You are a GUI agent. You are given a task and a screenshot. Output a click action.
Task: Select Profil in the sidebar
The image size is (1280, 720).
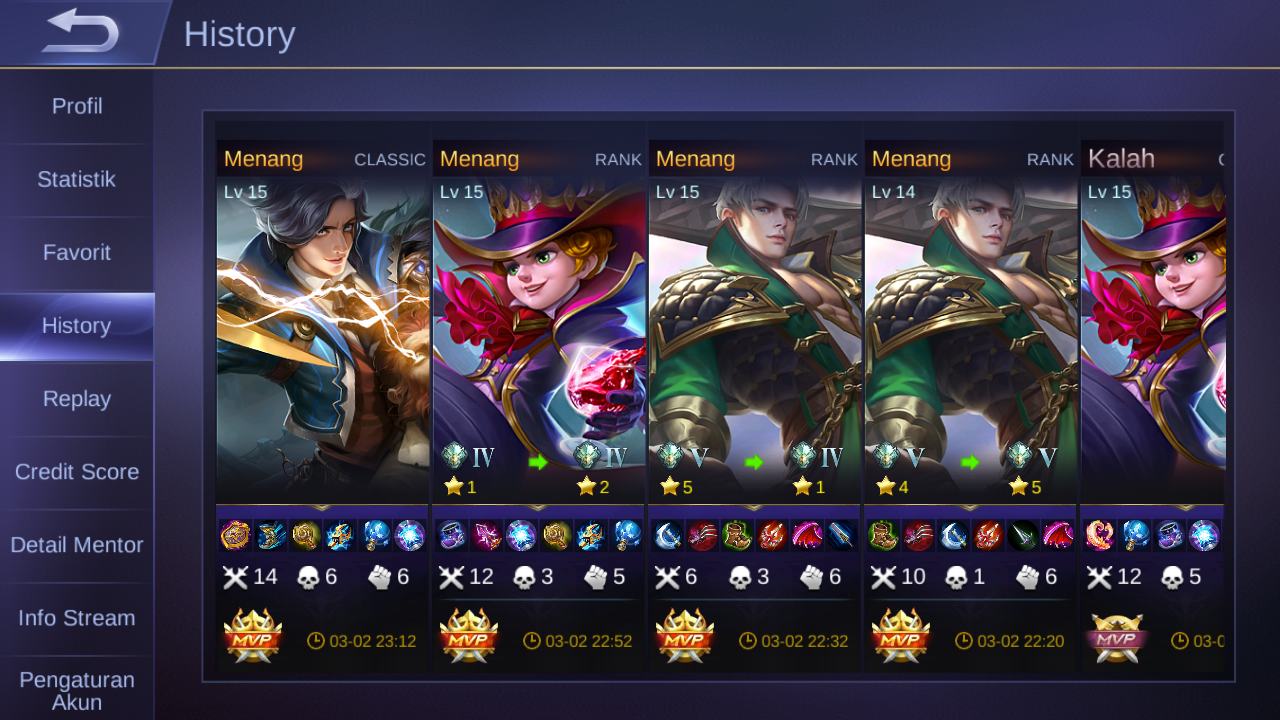click(76, 106)
